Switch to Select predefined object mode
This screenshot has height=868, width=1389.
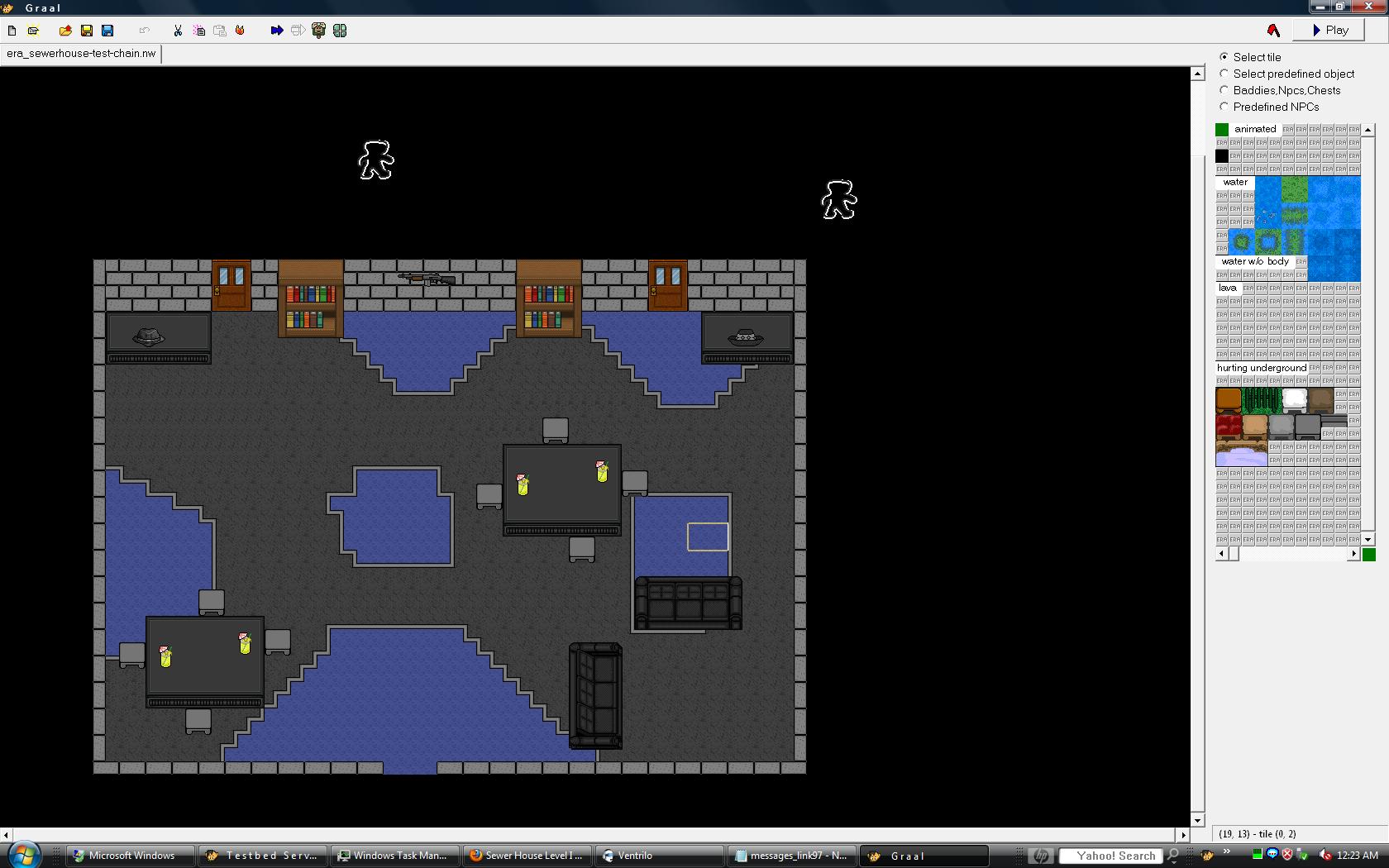tap(1224, 74)
